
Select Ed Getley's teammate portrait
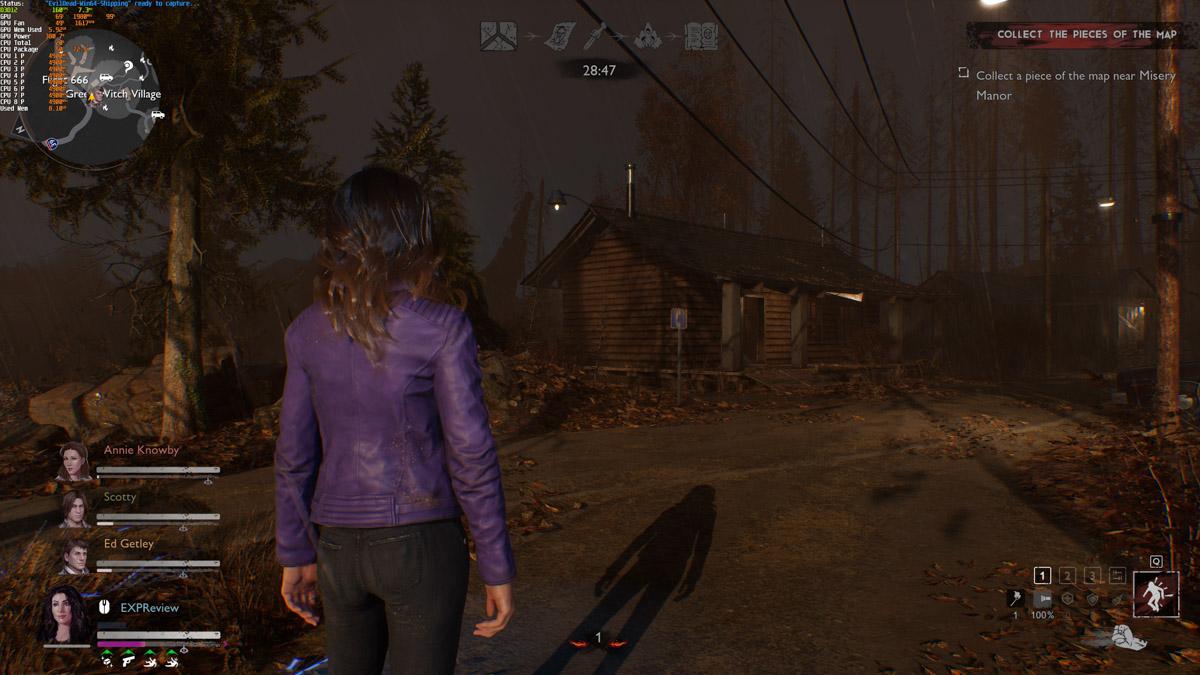(74, 556)
